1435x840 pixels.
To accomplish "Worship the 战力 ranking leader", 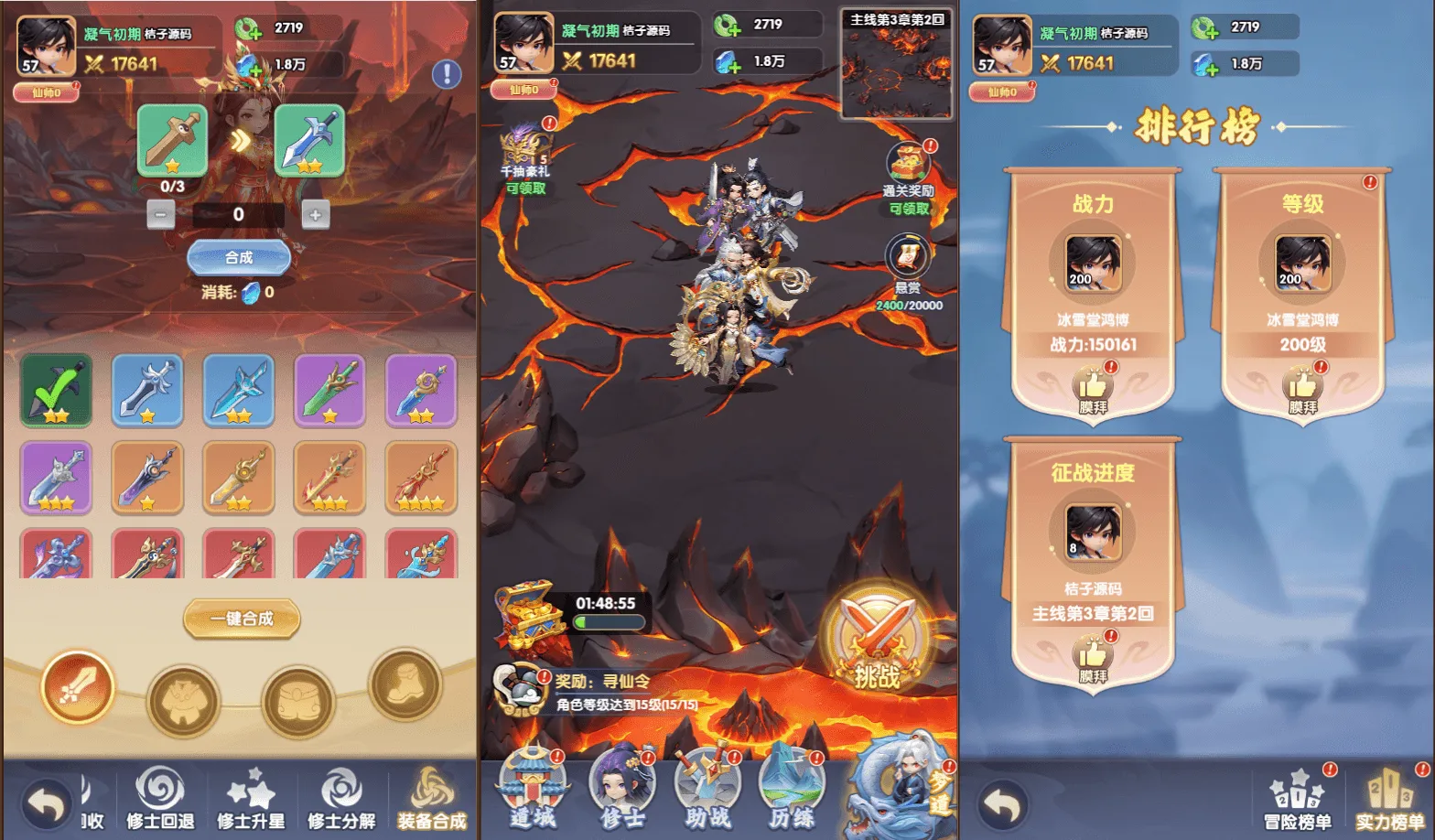I will pos(1093,388).
